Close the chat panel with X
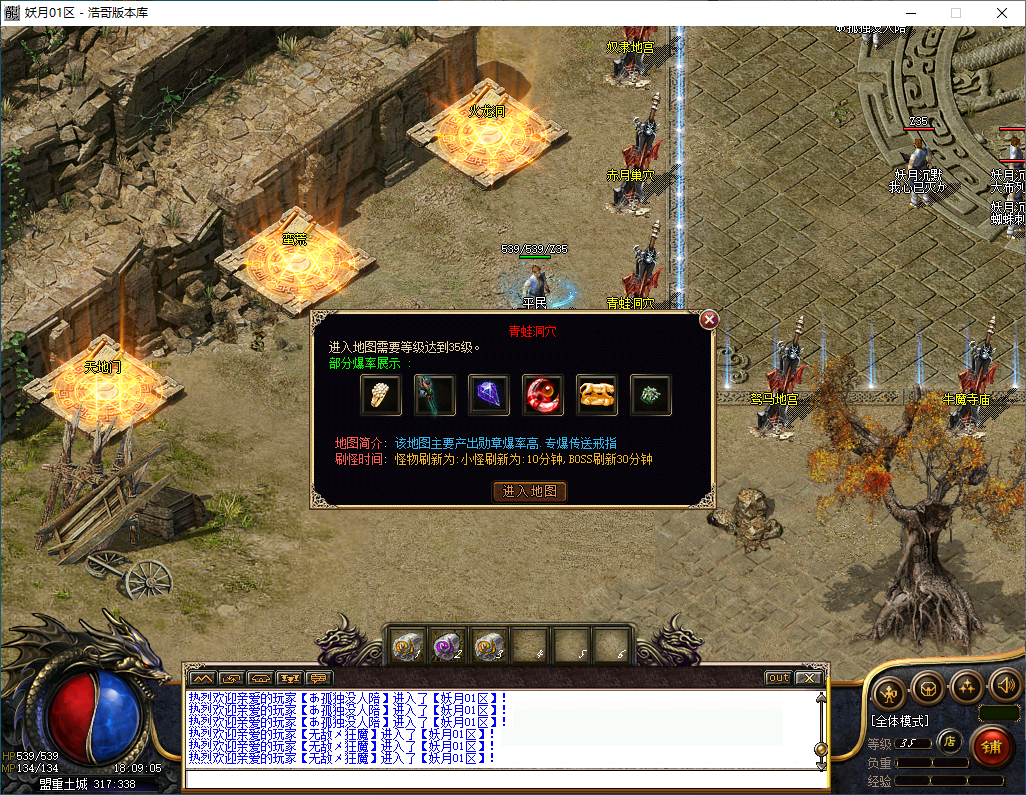 (809, 678)
